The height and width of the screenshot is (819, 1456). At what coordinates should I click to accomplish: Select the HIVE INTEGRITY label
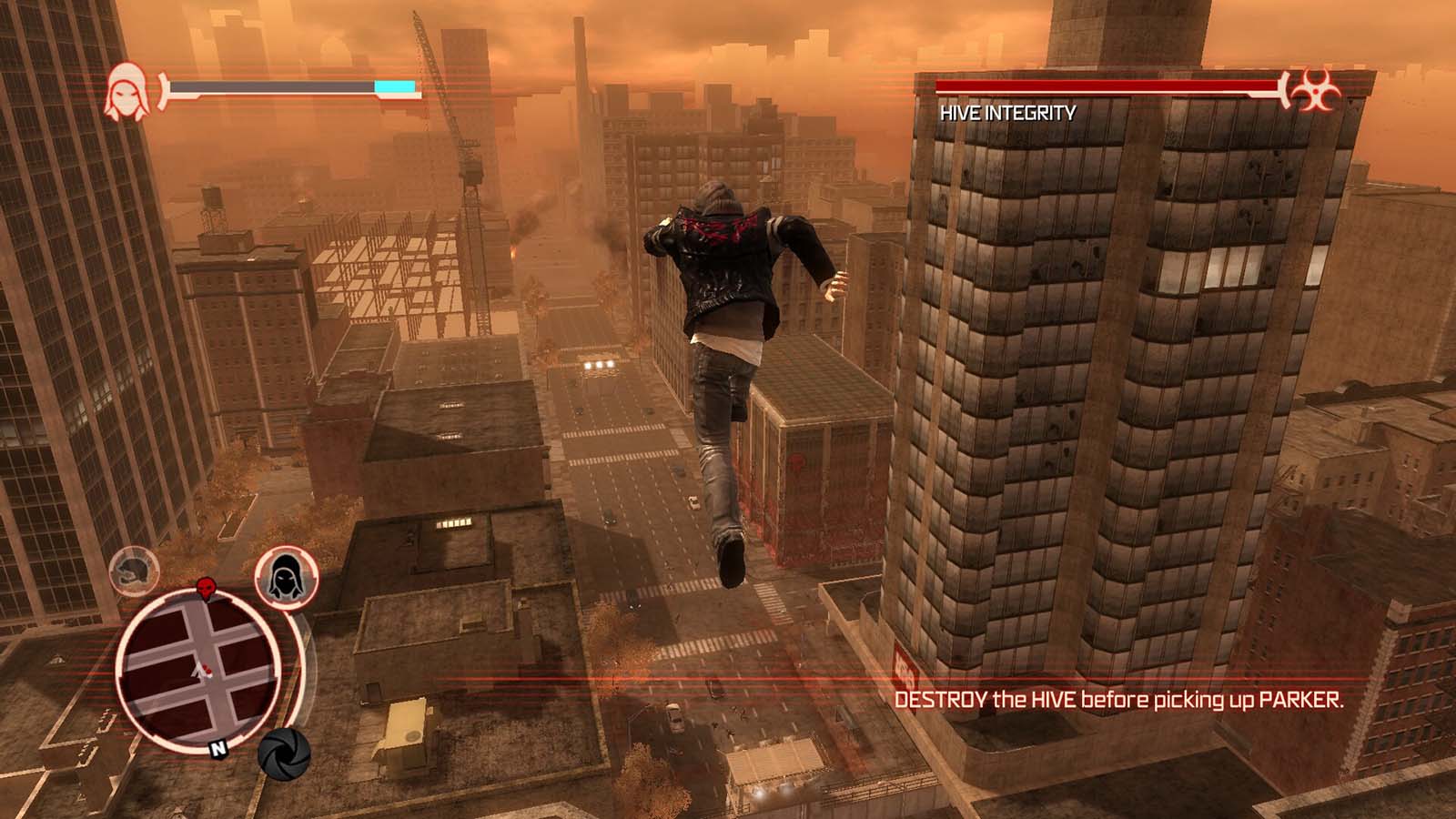1006,113
